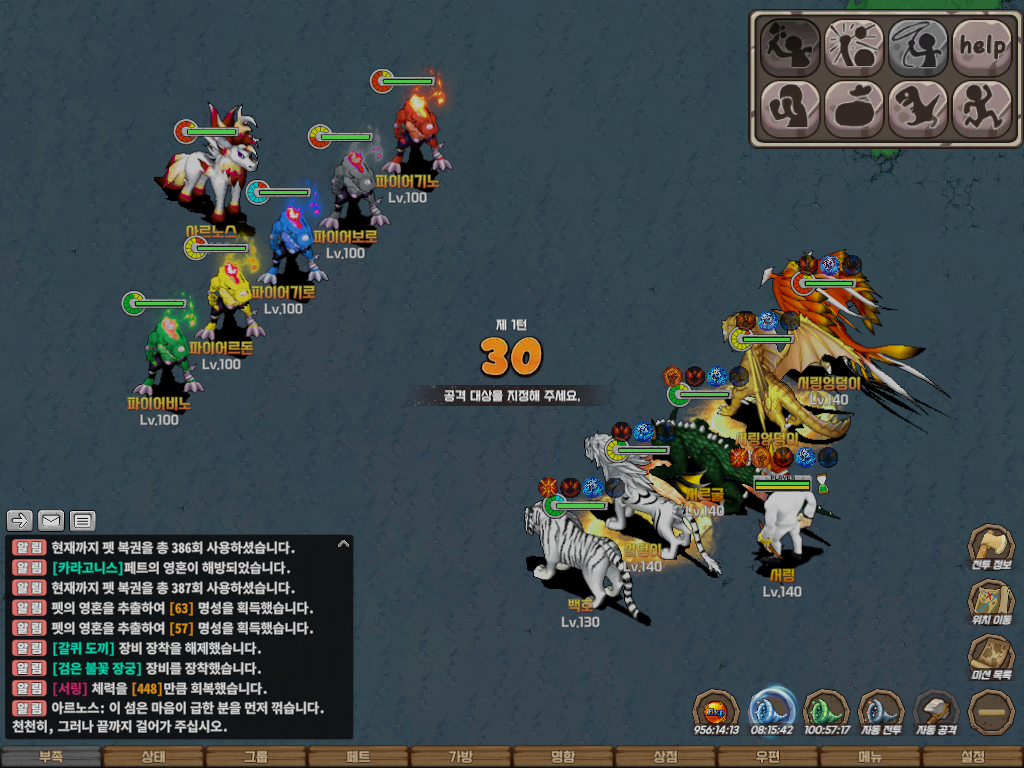Switch to the 상점 shop tab
The image size is (1024, 768).
coord(665,757)
